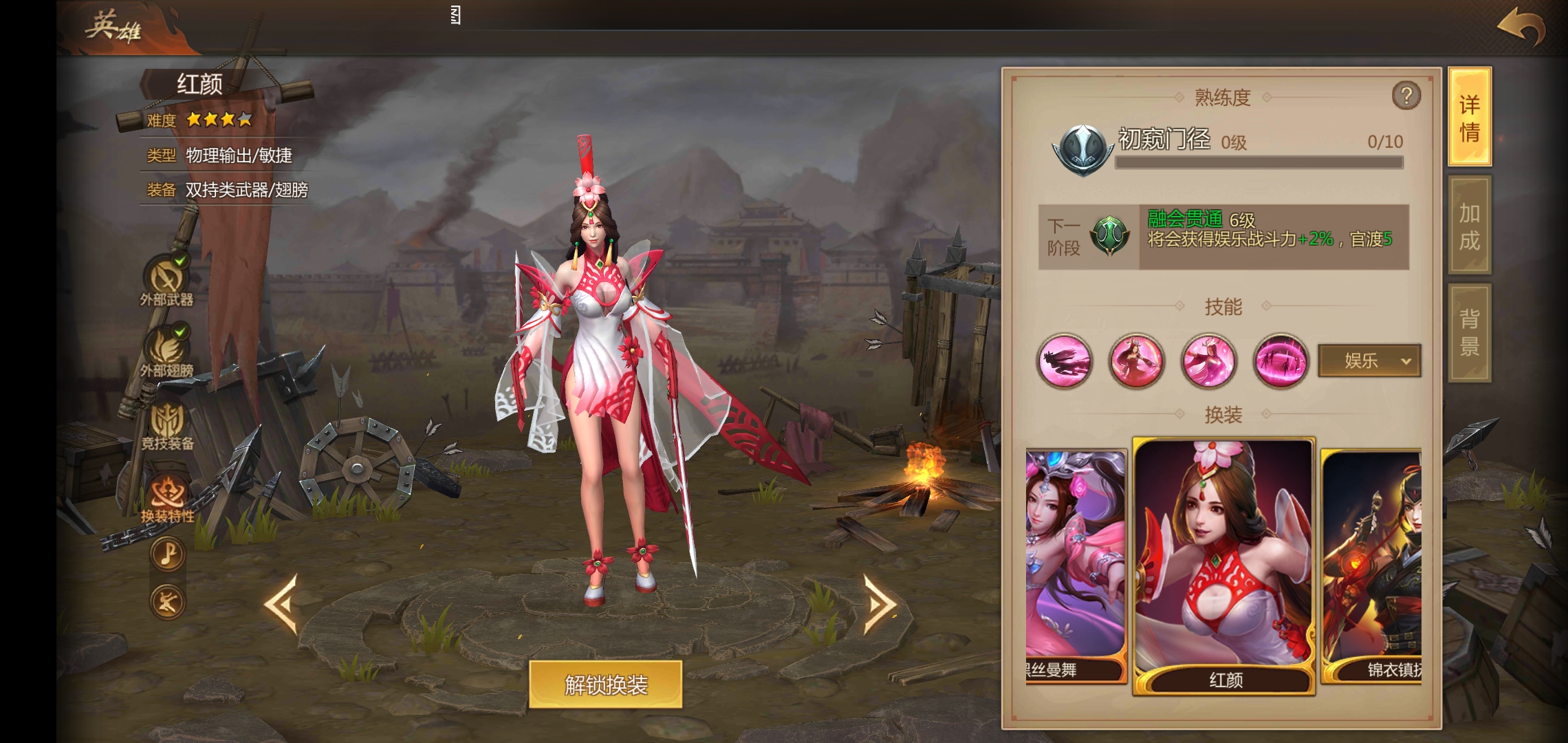The height and width of the screenshot is (743, 1568).
Task: View the third skill with dancing woman
Action: tap(1208, 361)
